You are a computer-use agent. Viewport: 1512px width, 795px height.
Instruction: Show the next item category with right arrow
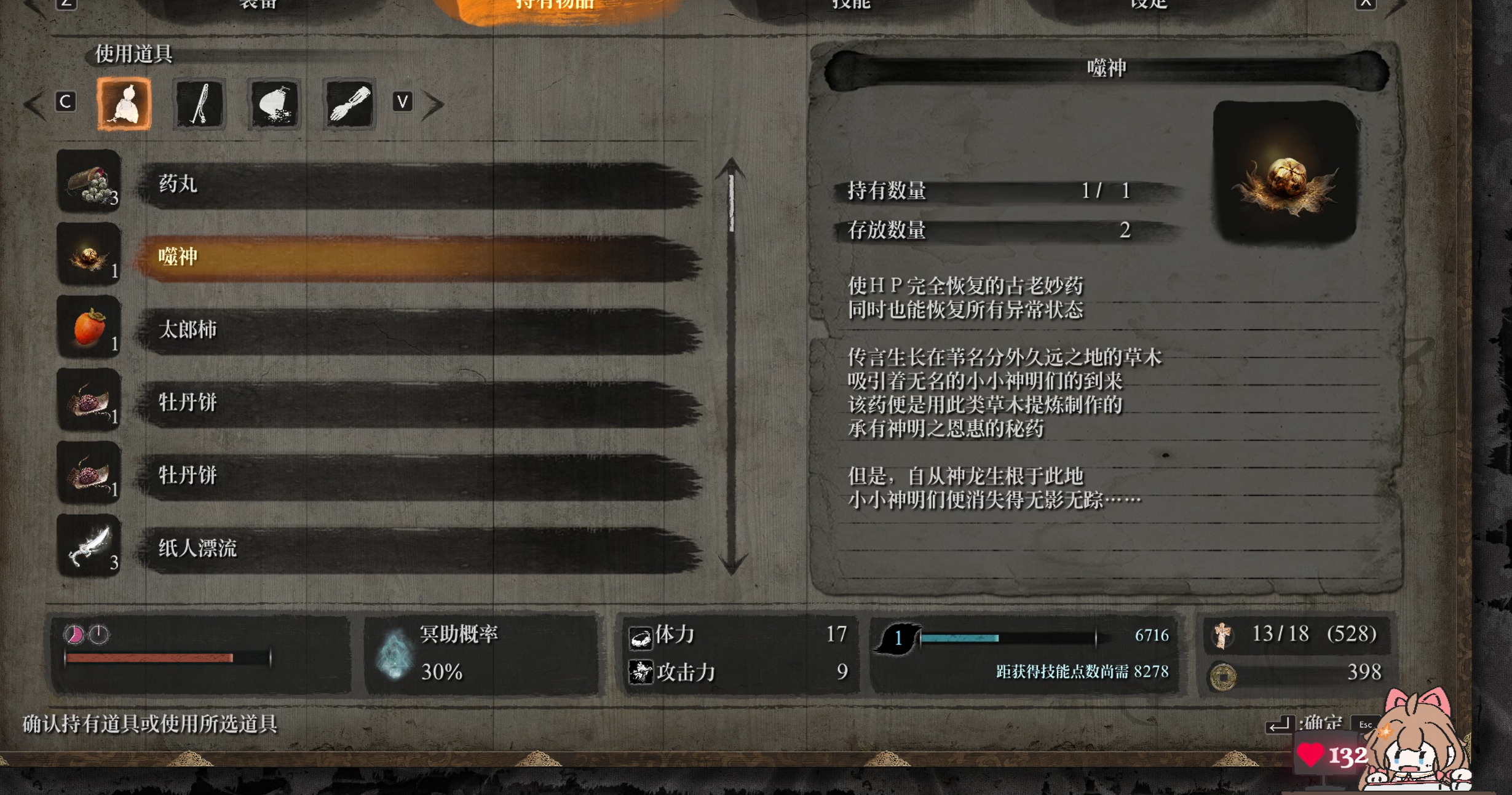(x=434, y=104)
